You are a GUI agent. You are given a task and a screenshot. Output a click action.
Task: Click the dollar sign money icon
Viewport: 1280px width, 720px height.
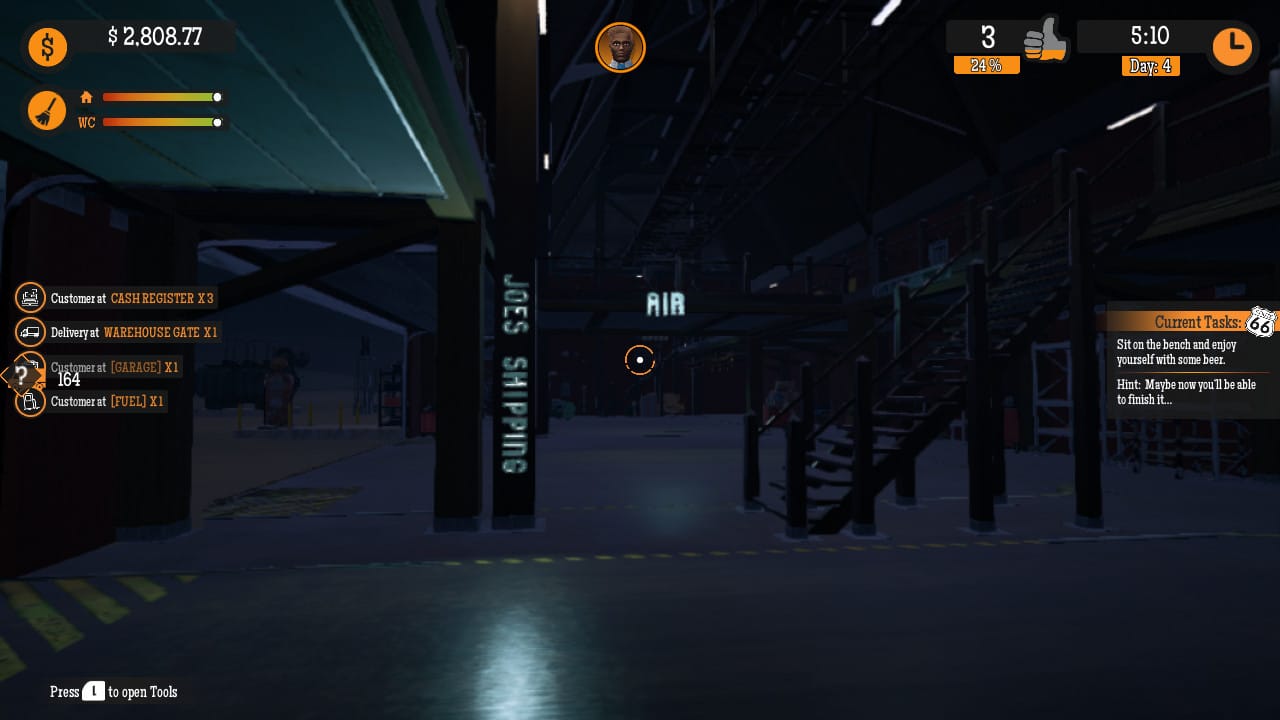click(47, 47)
